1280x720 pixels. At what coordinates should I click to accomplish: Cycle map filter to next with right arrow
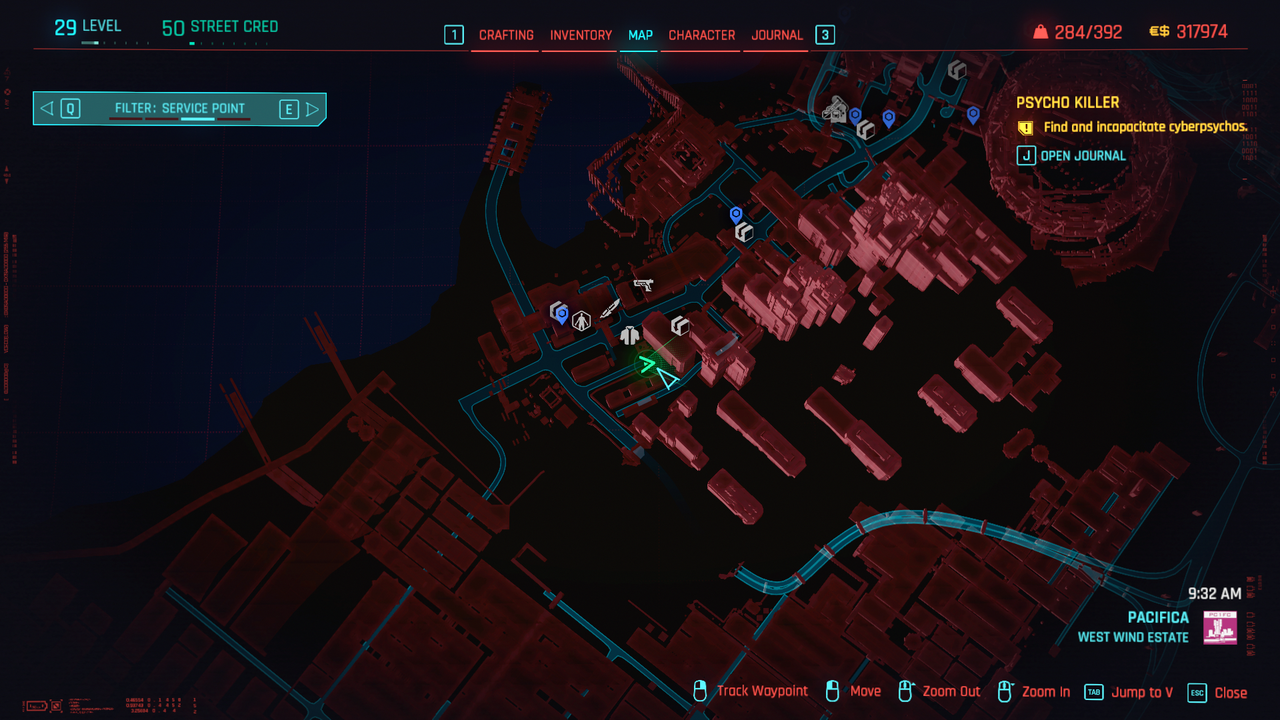coord(312,109)
